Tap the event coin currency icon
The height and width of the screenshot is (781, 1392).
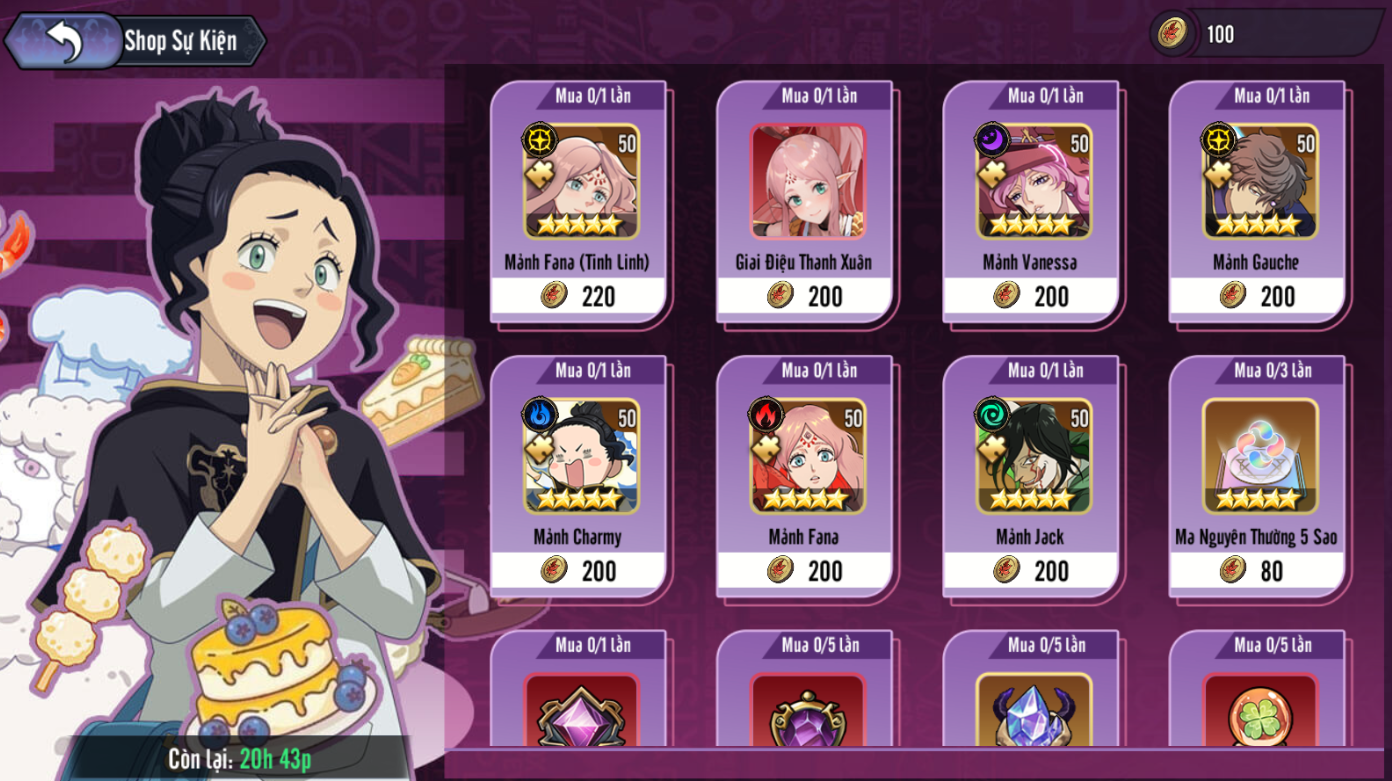1172,34
